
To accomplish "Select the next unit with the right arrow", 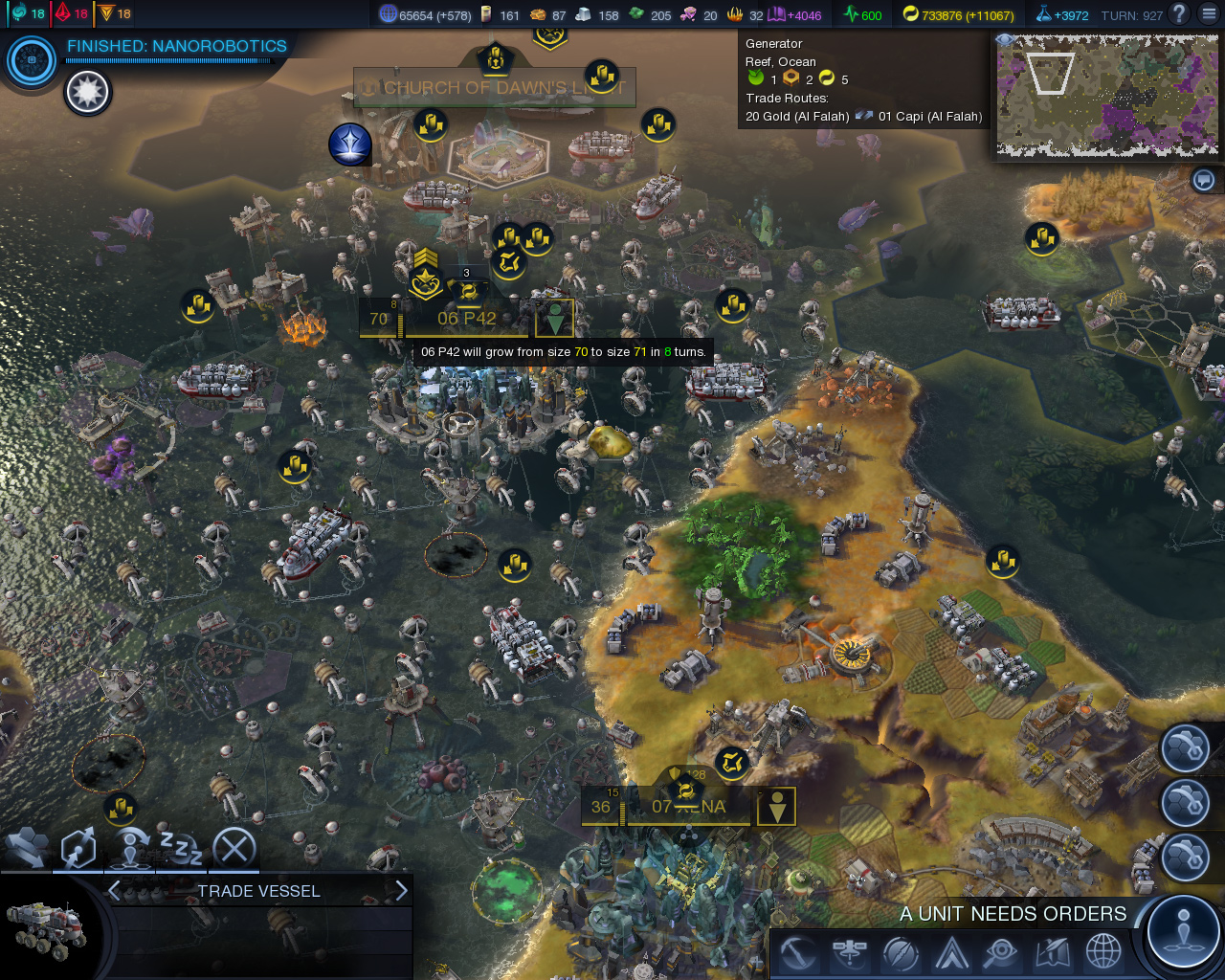I will [x=401, y=890].
